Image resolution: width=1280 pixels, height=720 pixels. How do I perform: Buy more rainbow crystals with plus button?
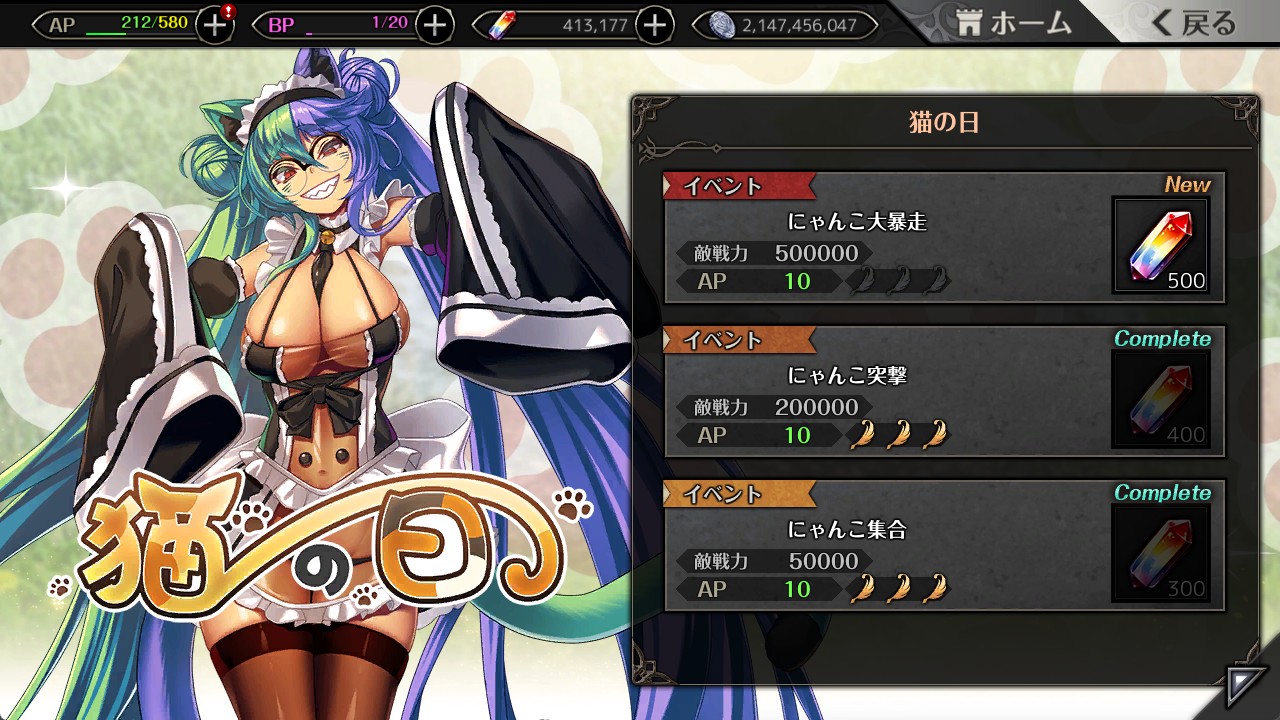point(654,25)
